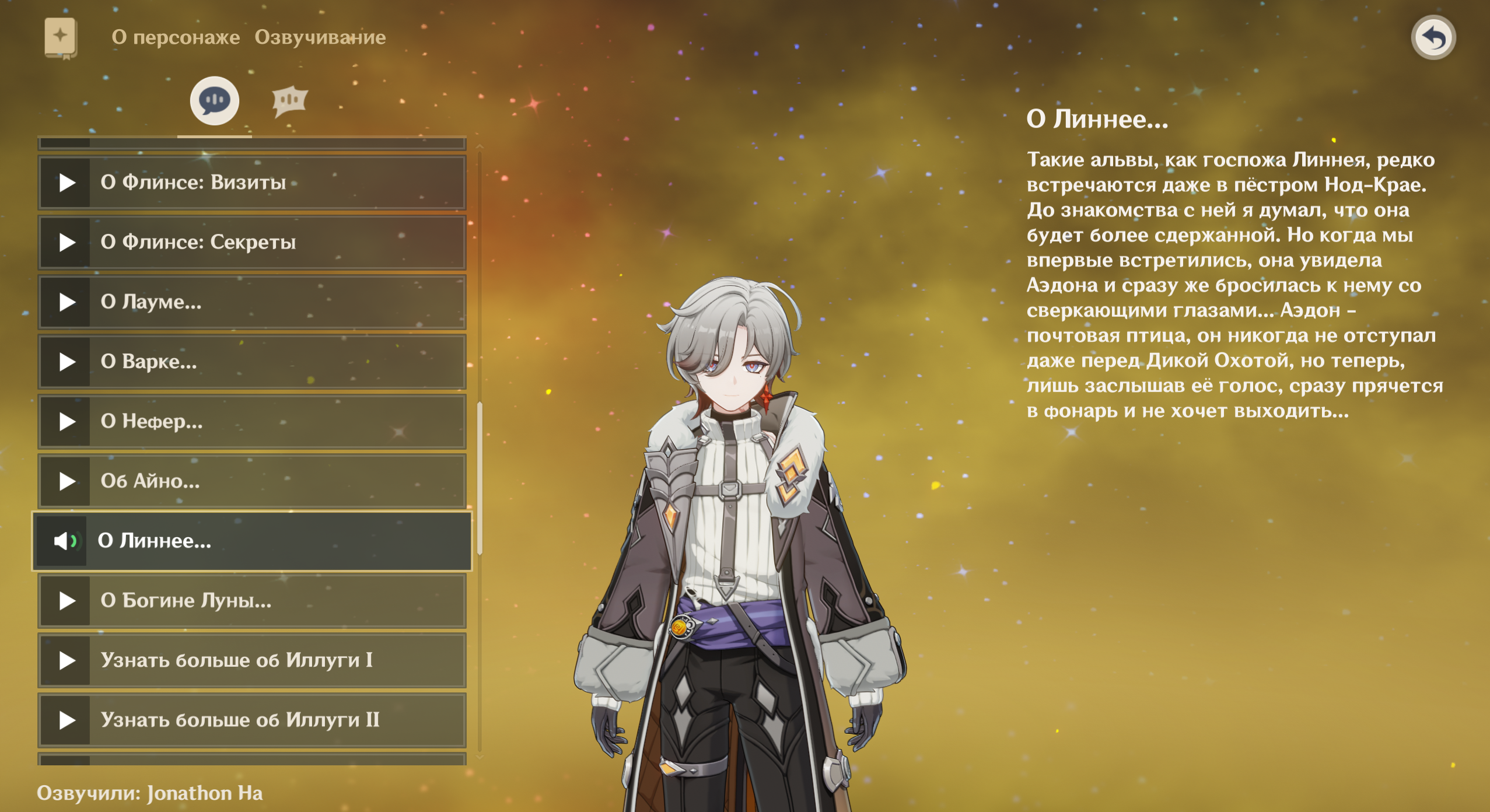Open the character archive book icon
The width and height of the screenshot is (1490, 812).
(x=61, y=38)
